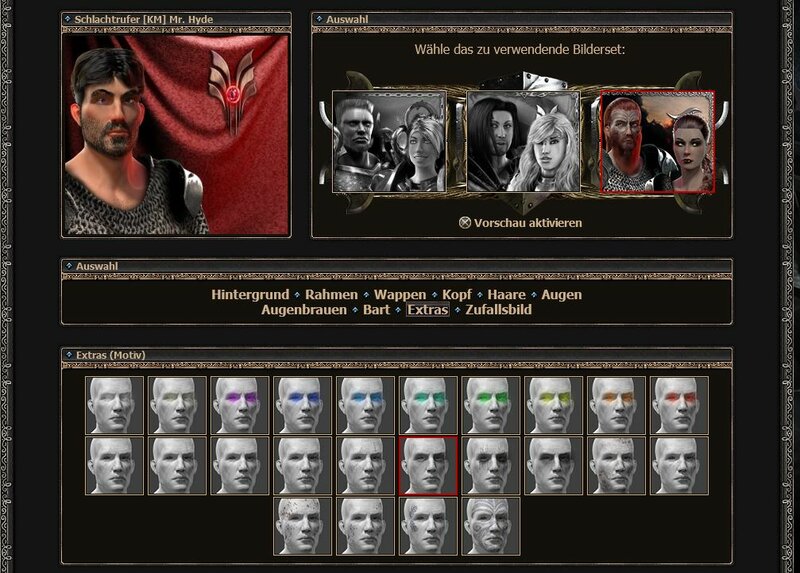This screenshot has height=573, width=800.
Task: Collapse the Extras (Motiv) panel header
Action: pyautogui.click(x=68, y=355)
